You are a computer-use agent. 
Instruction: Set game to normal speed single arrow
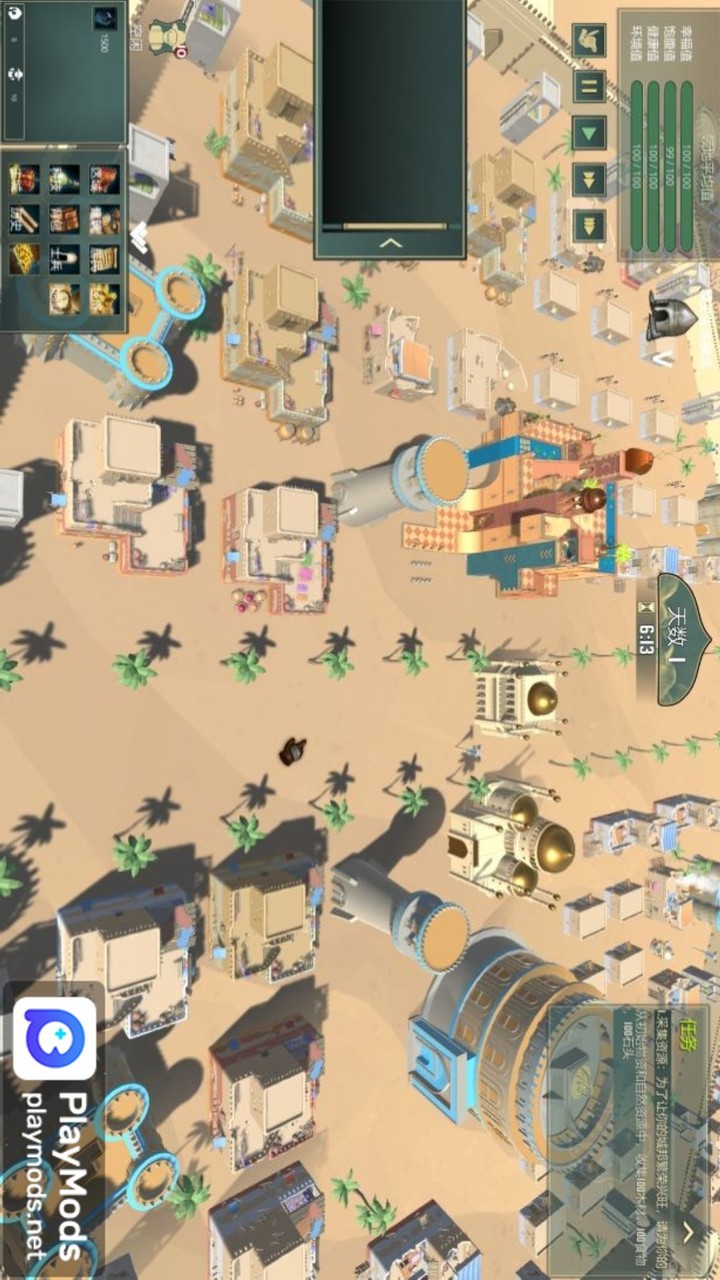pos(588,131)
